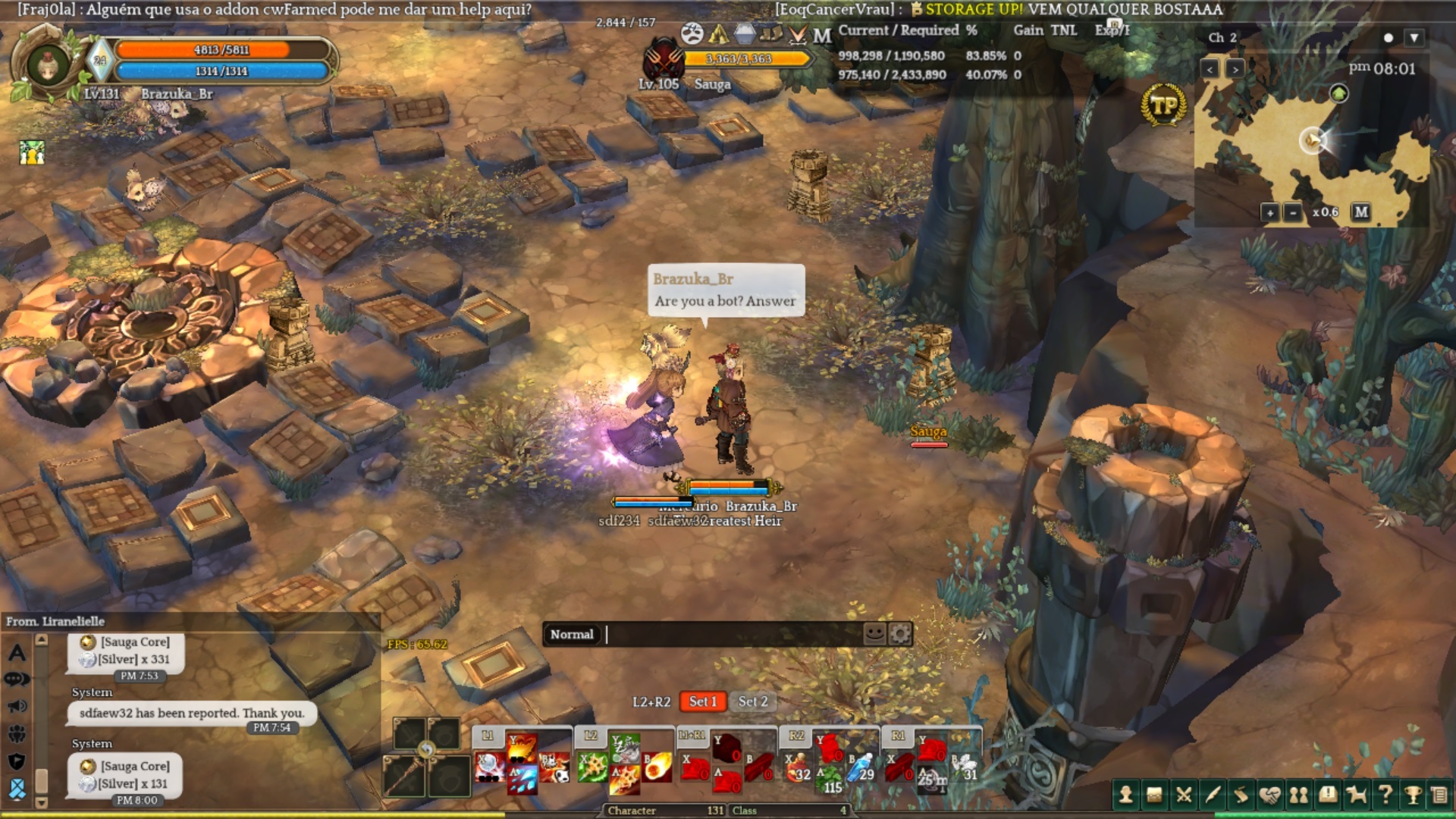Viewport: 1456px width, 819px height.
Task: Click the minimap zoom-out minus button
Action: [x=1293, y=212]
